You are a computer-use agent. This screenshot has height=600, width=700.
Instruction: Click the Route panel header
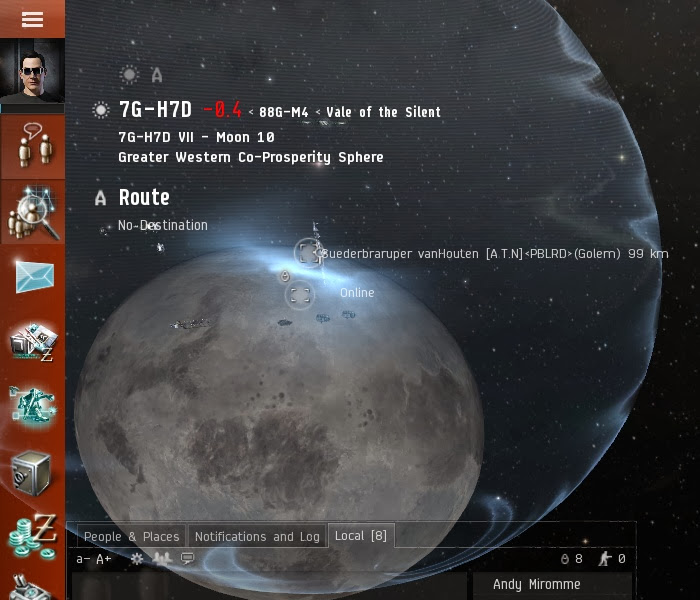(x=144, y=198)
